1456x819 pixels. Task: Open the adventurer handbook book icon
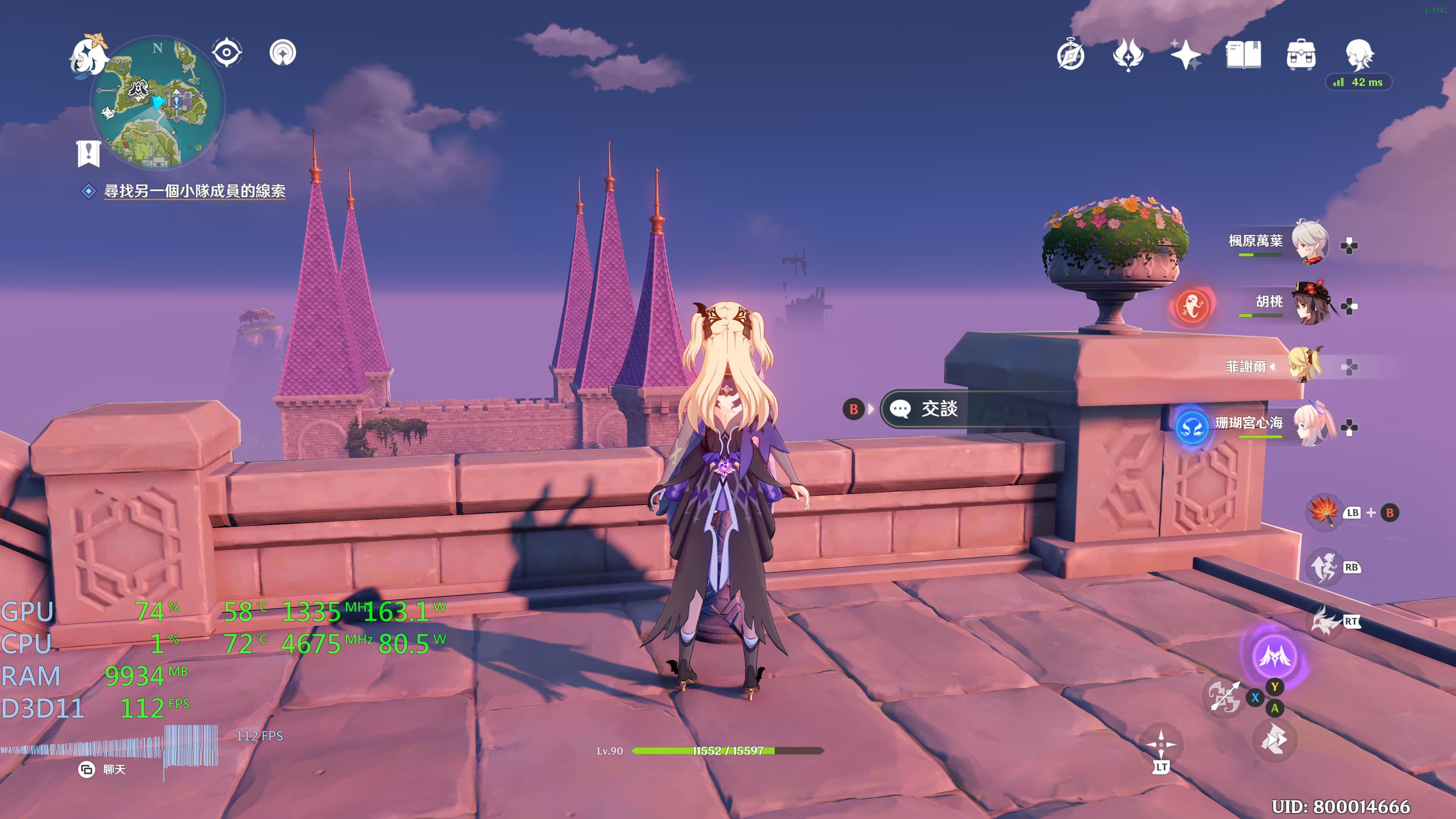[x=1243, y=55]
